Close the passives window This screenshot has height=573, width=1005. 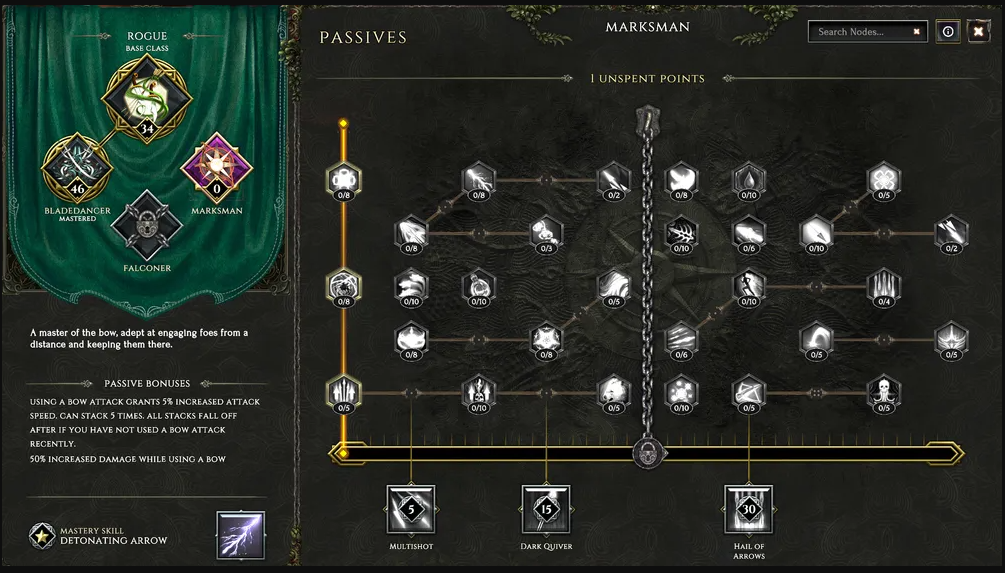coord(978,32)
